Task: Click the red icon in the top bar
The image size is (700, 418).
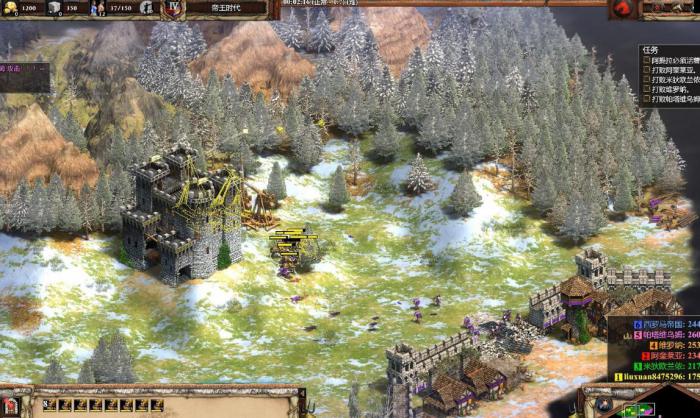Action: click(622, 8)
